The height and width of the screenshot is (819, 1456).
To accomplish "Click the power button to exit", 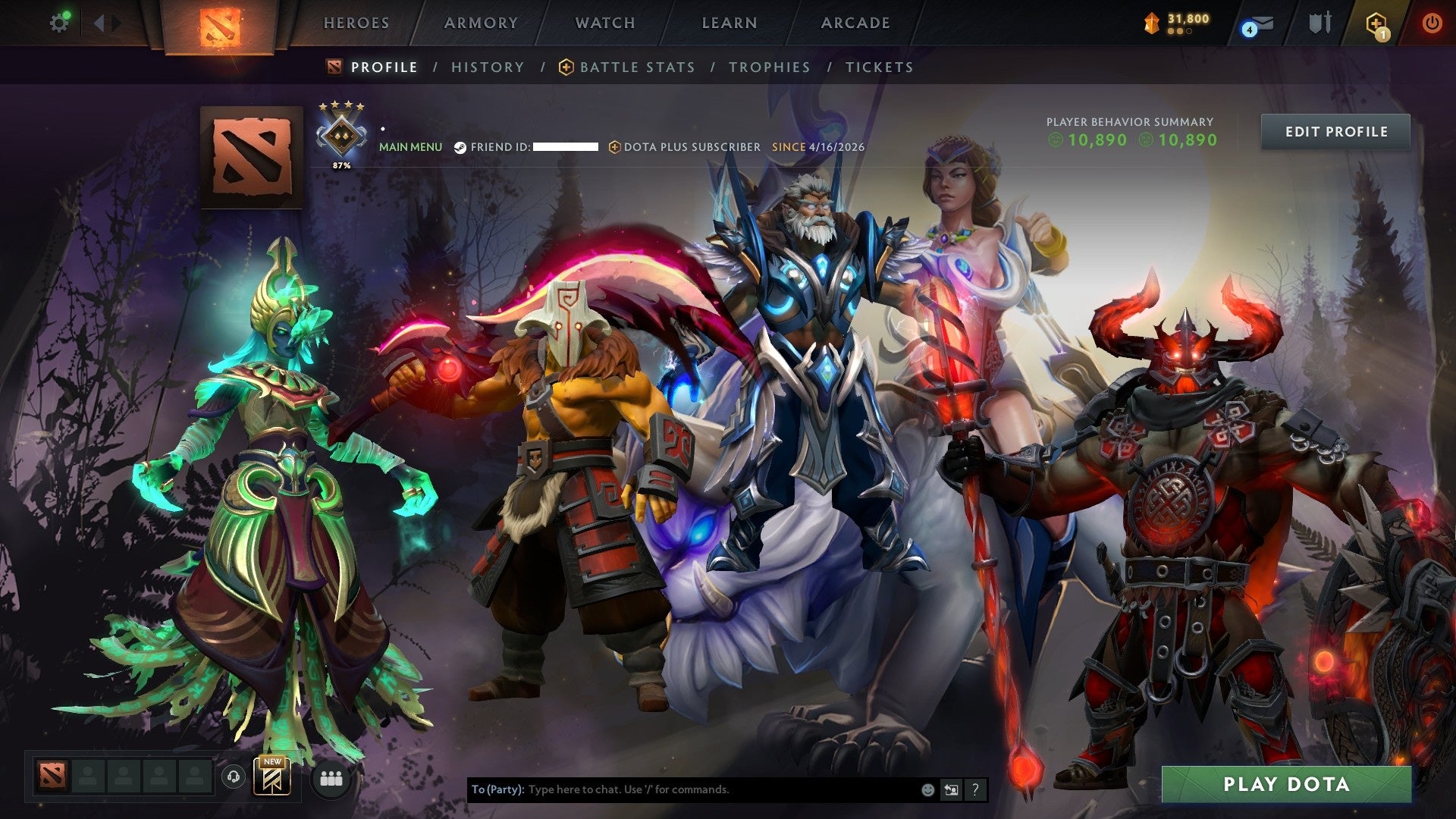I will 1432,23.
